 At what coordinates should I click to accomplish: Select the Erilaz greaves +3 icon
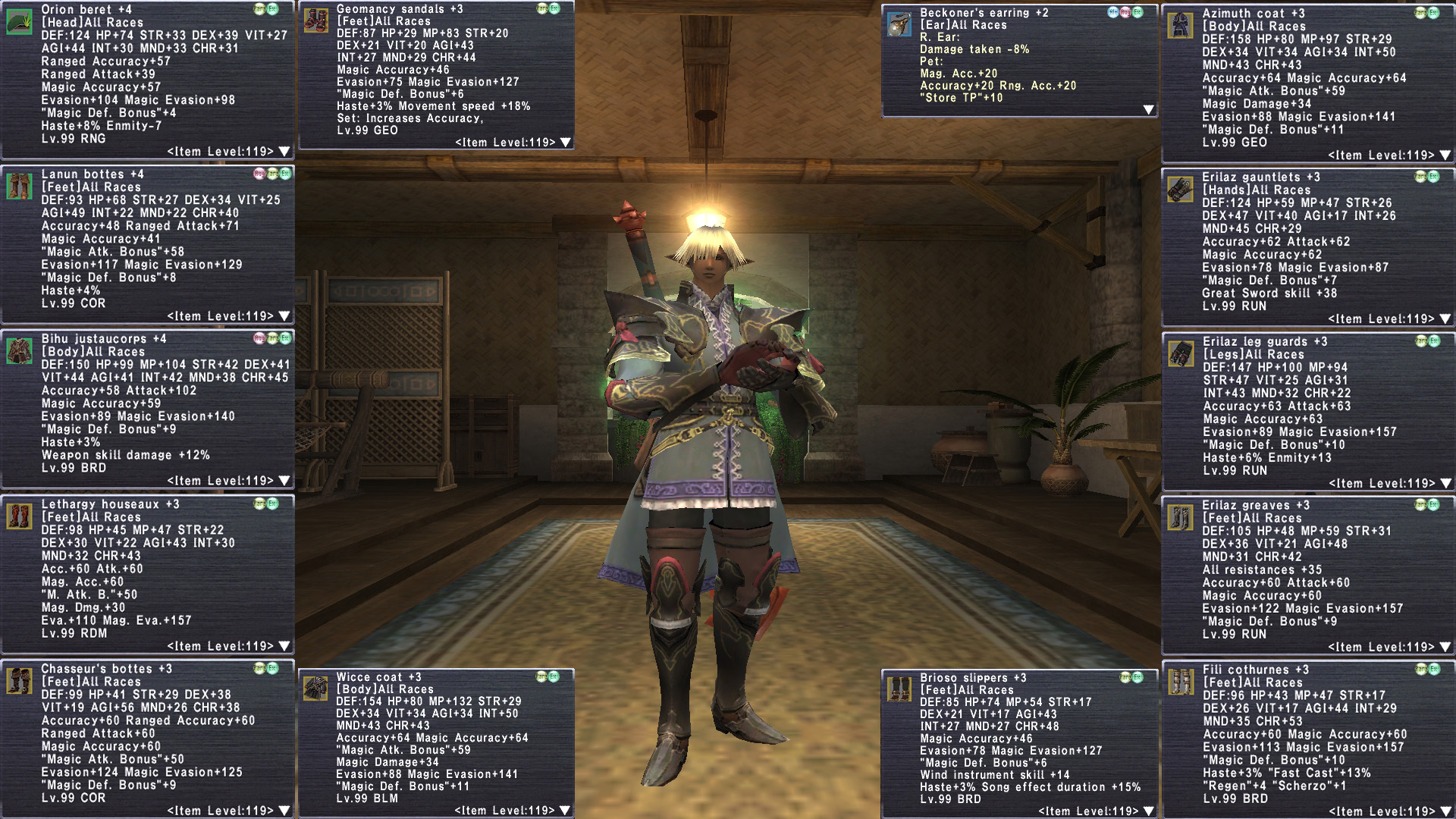(1180, 517)
